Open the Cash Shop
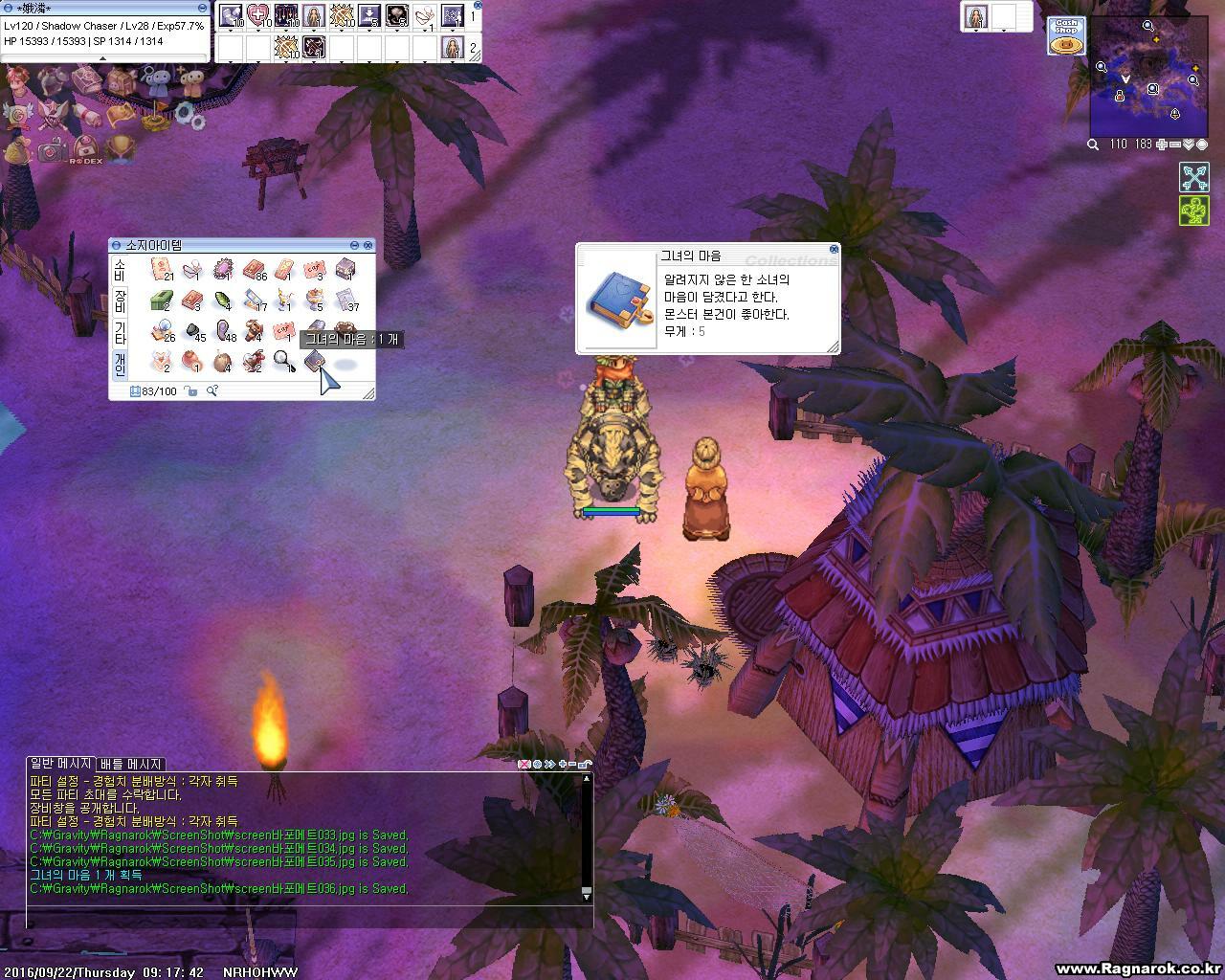This screenshot has height=980, width=1225. coord(1064,35)
